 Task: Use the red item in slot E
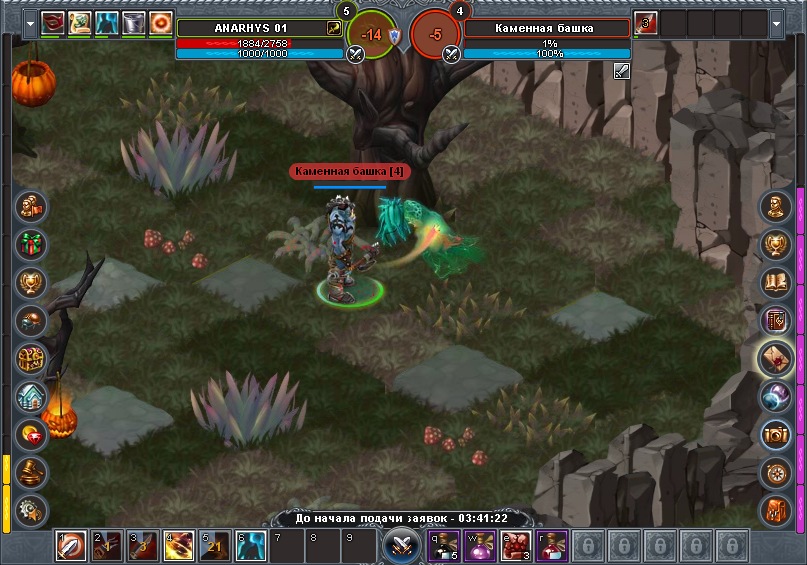(516, 547)
